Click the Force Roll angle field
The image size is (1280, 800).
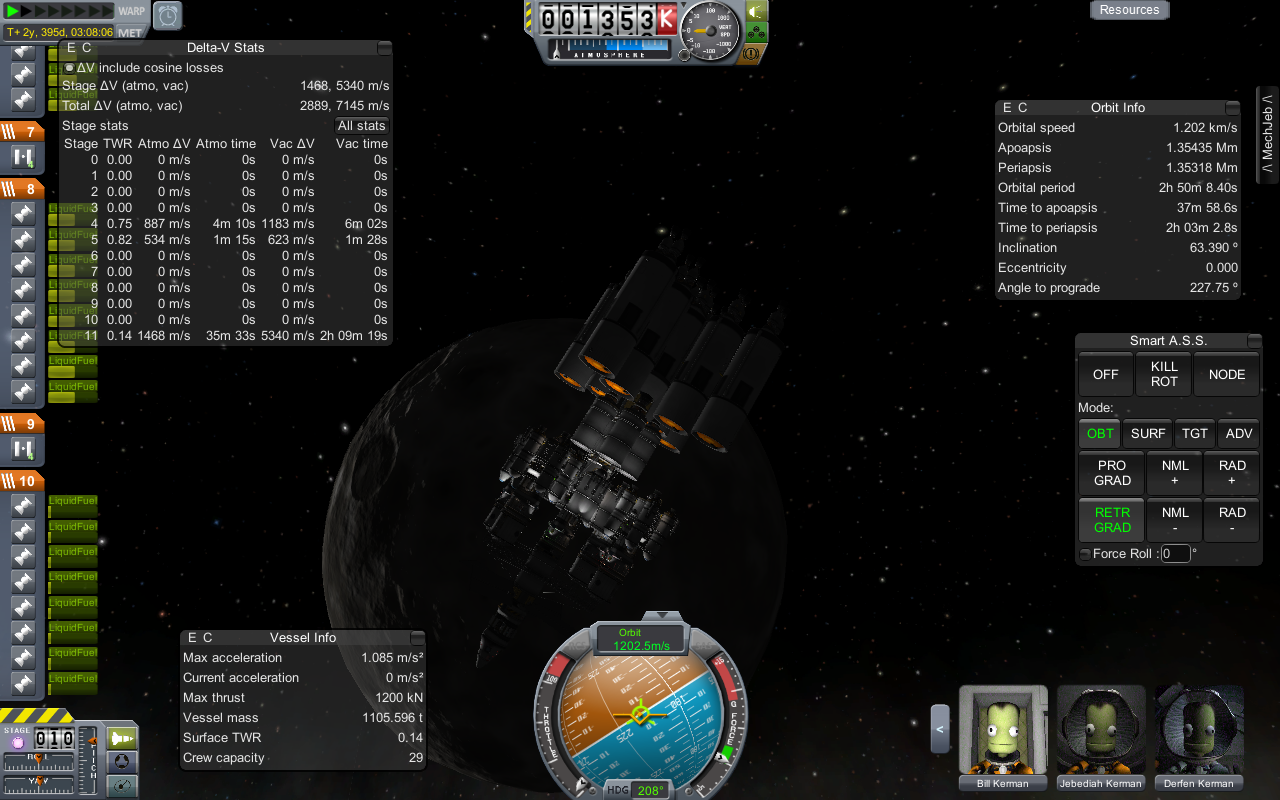(1175, 554)
